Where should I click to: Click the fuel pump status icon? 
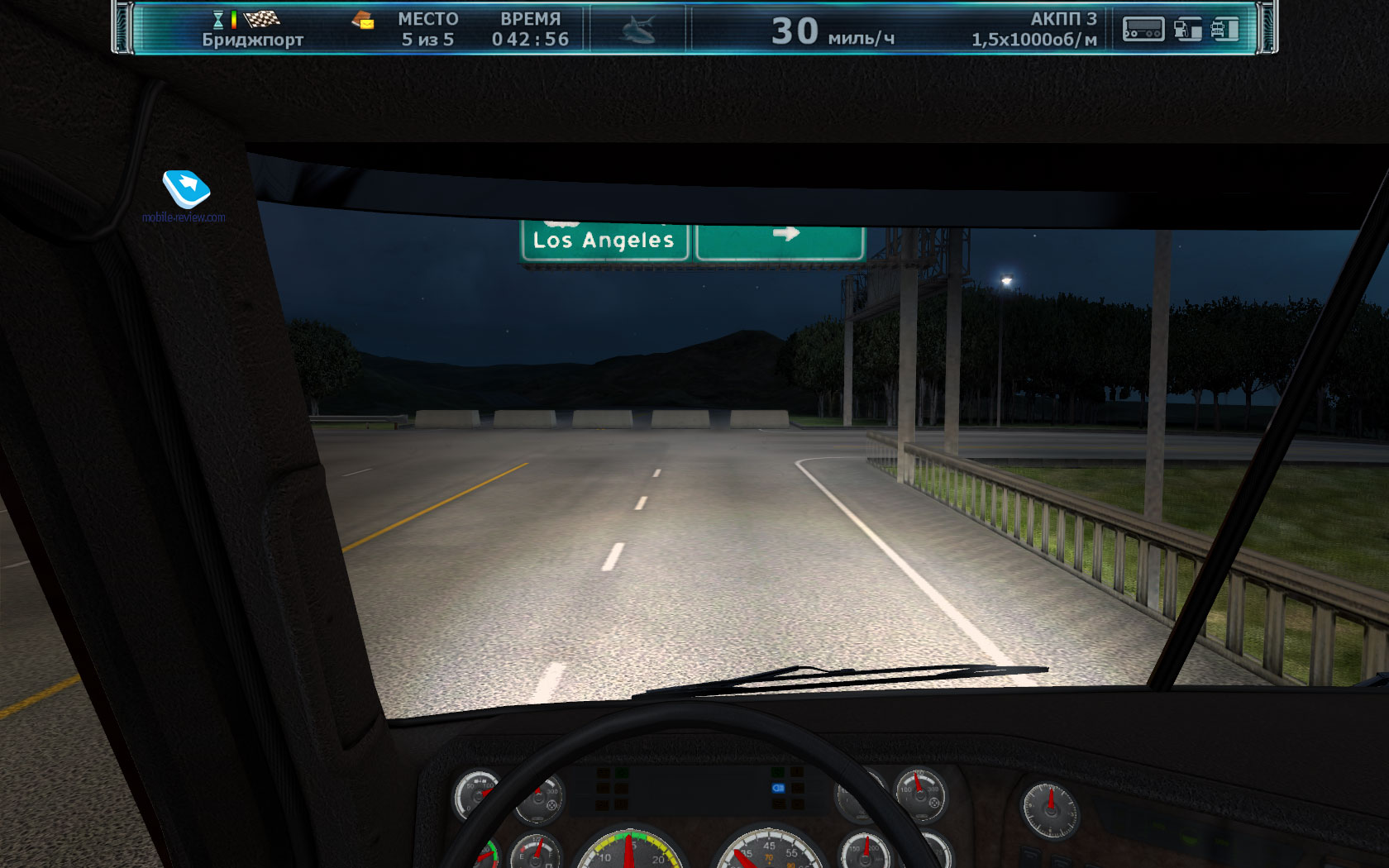tap(1187, 30)
